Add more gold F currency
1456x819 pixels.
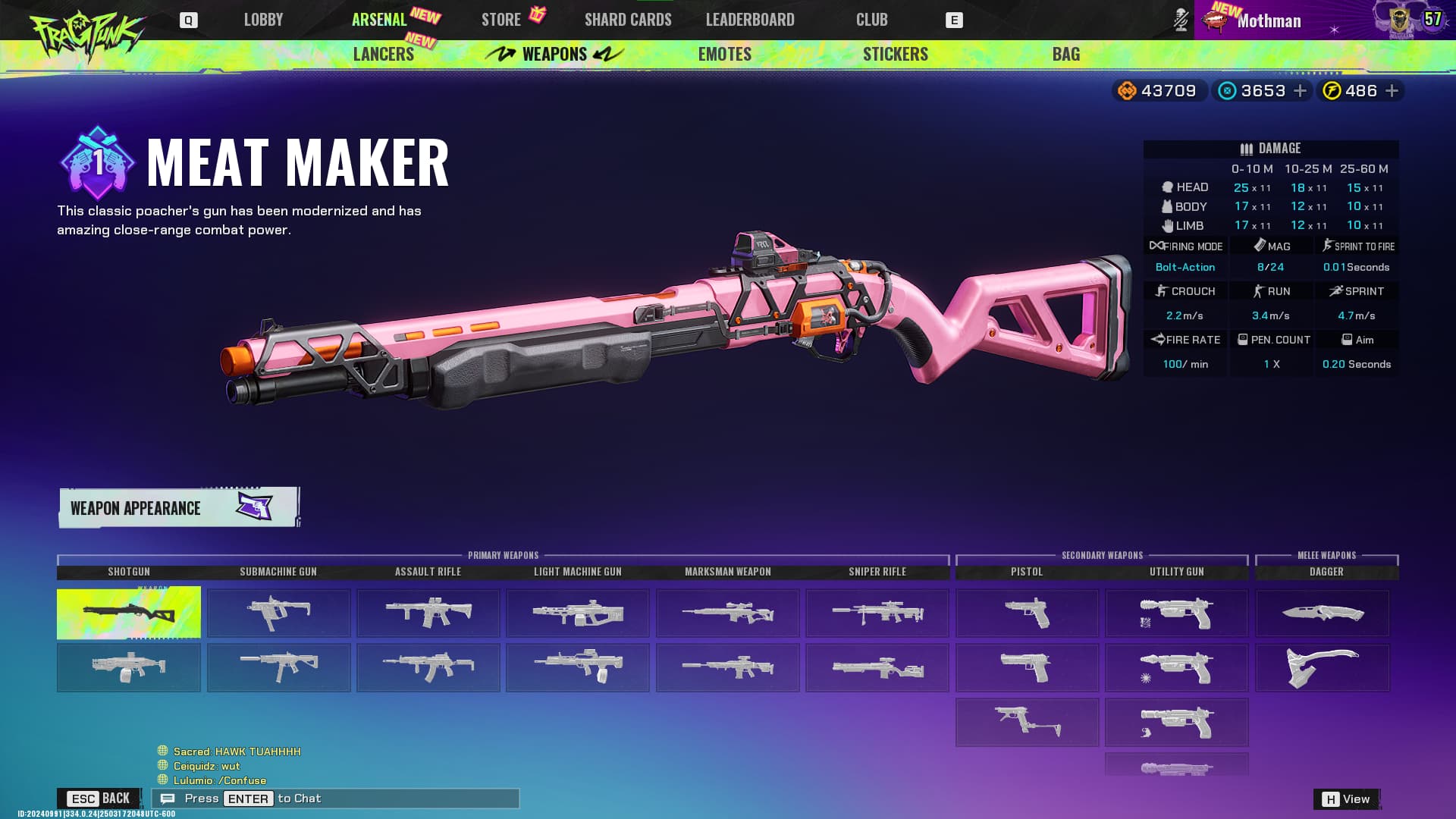coord(1392,91)
